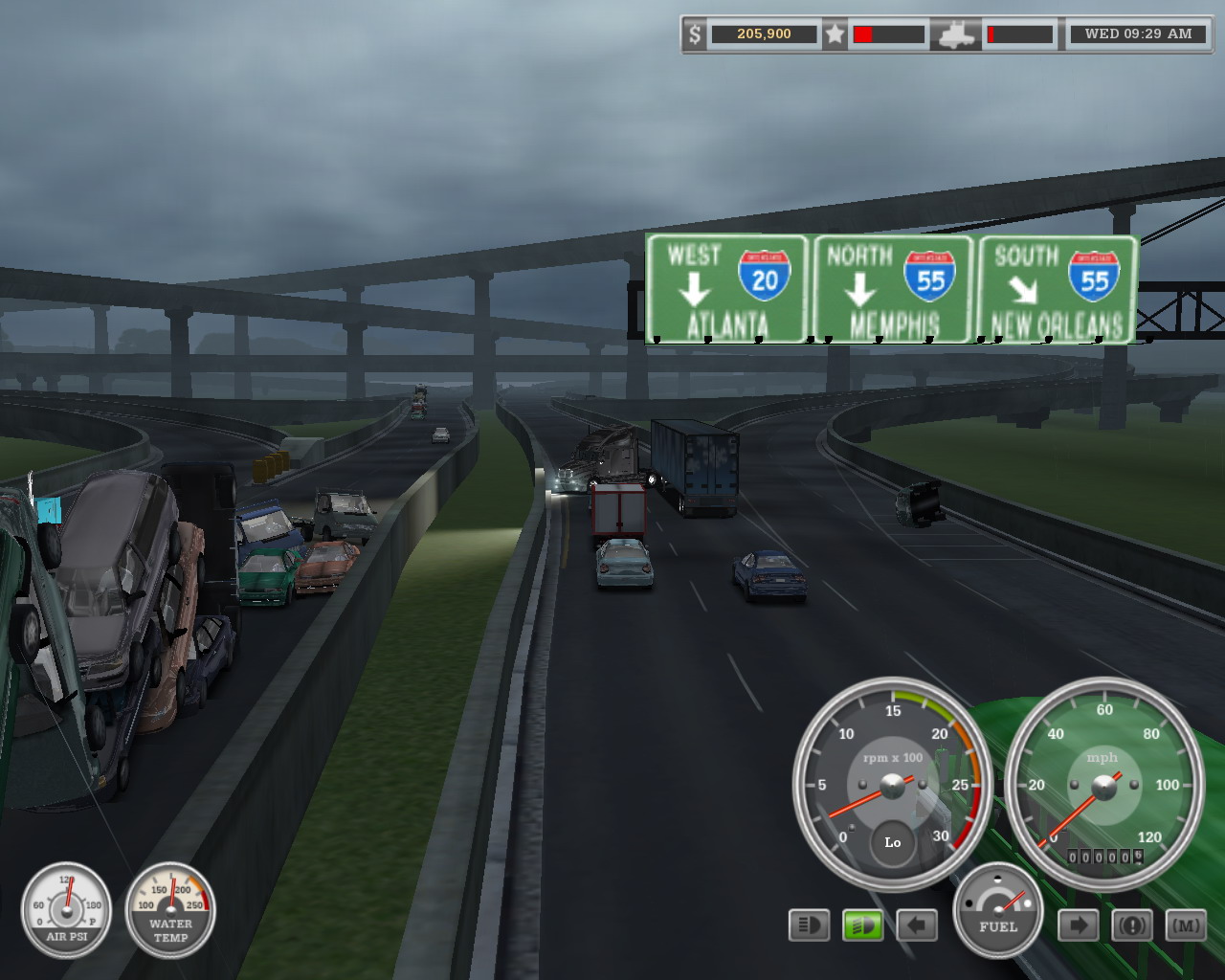
Task: Activate the right turn signal arrow
Action: 1078,925
